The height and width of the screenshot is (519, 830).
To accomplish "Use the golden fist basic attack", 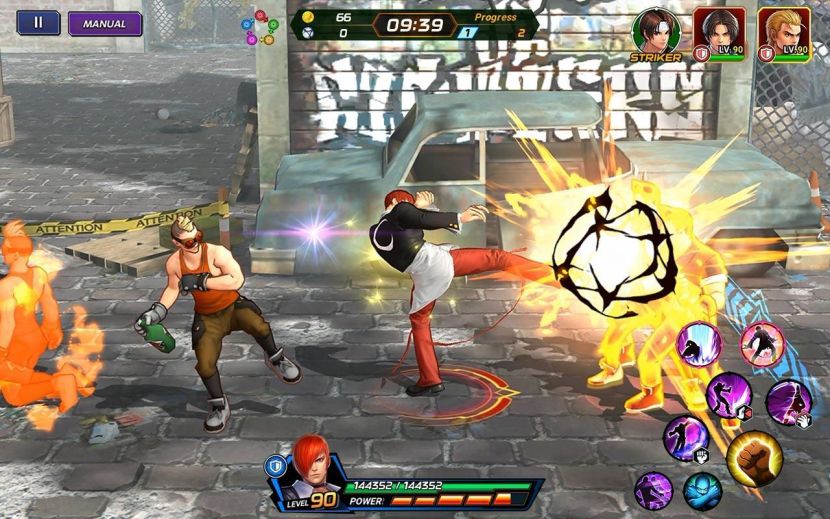I will point(754,458).
